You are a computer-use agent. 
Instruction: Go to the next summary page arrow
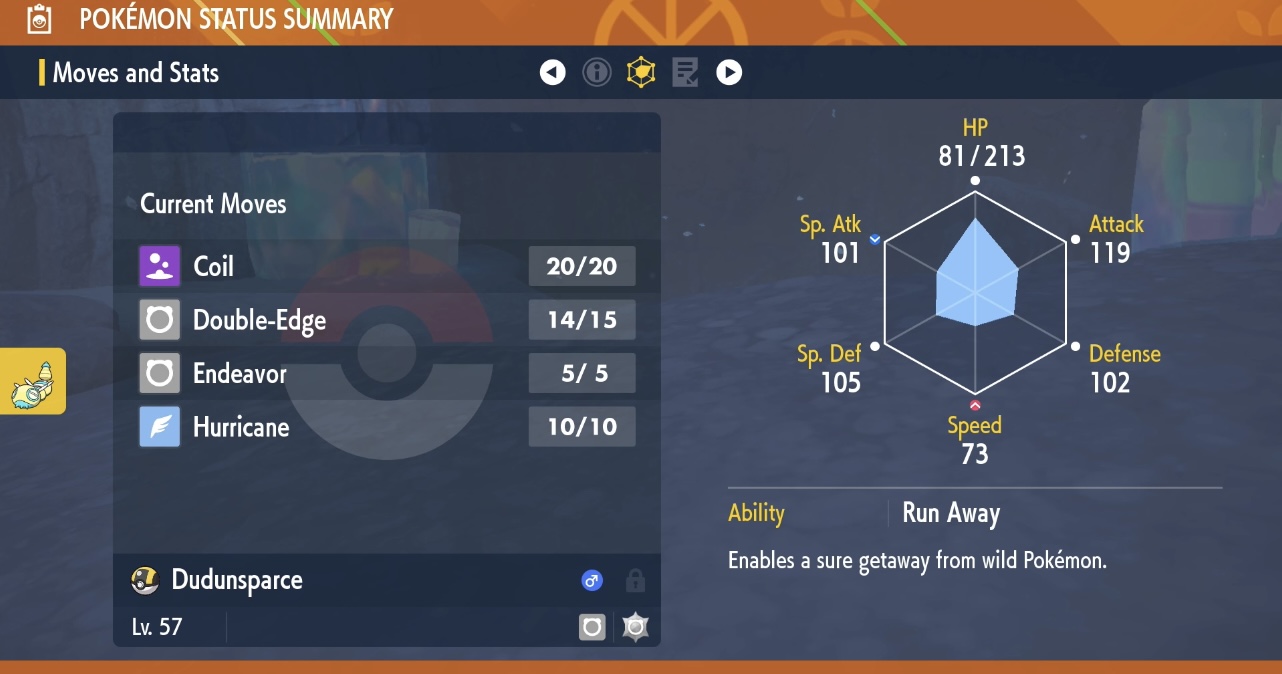pos(729,73)
